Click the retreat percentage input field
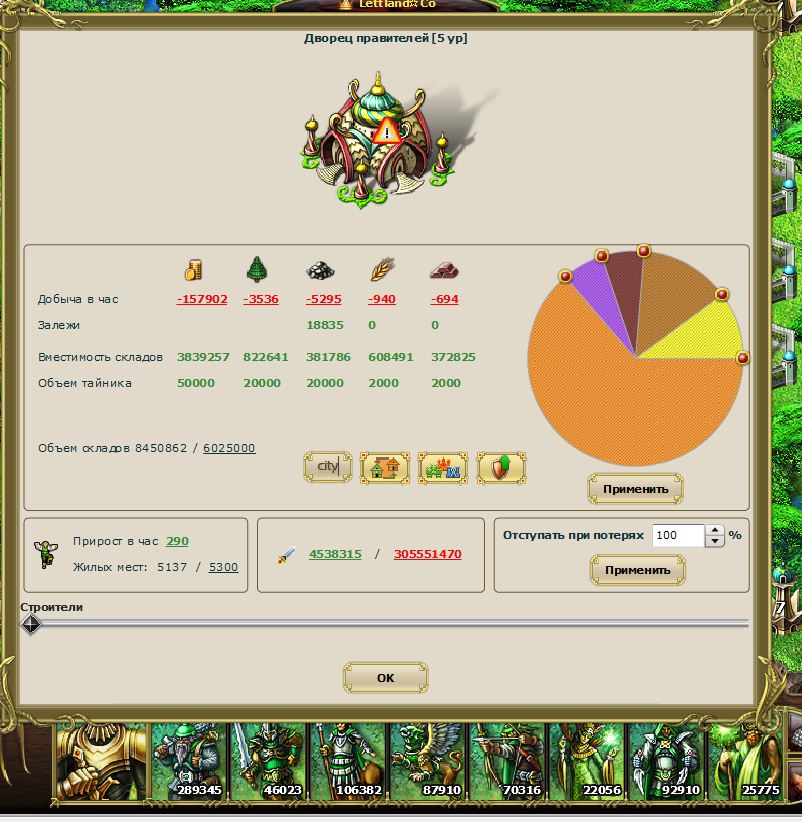802x822 pixels. click(678, 536)
